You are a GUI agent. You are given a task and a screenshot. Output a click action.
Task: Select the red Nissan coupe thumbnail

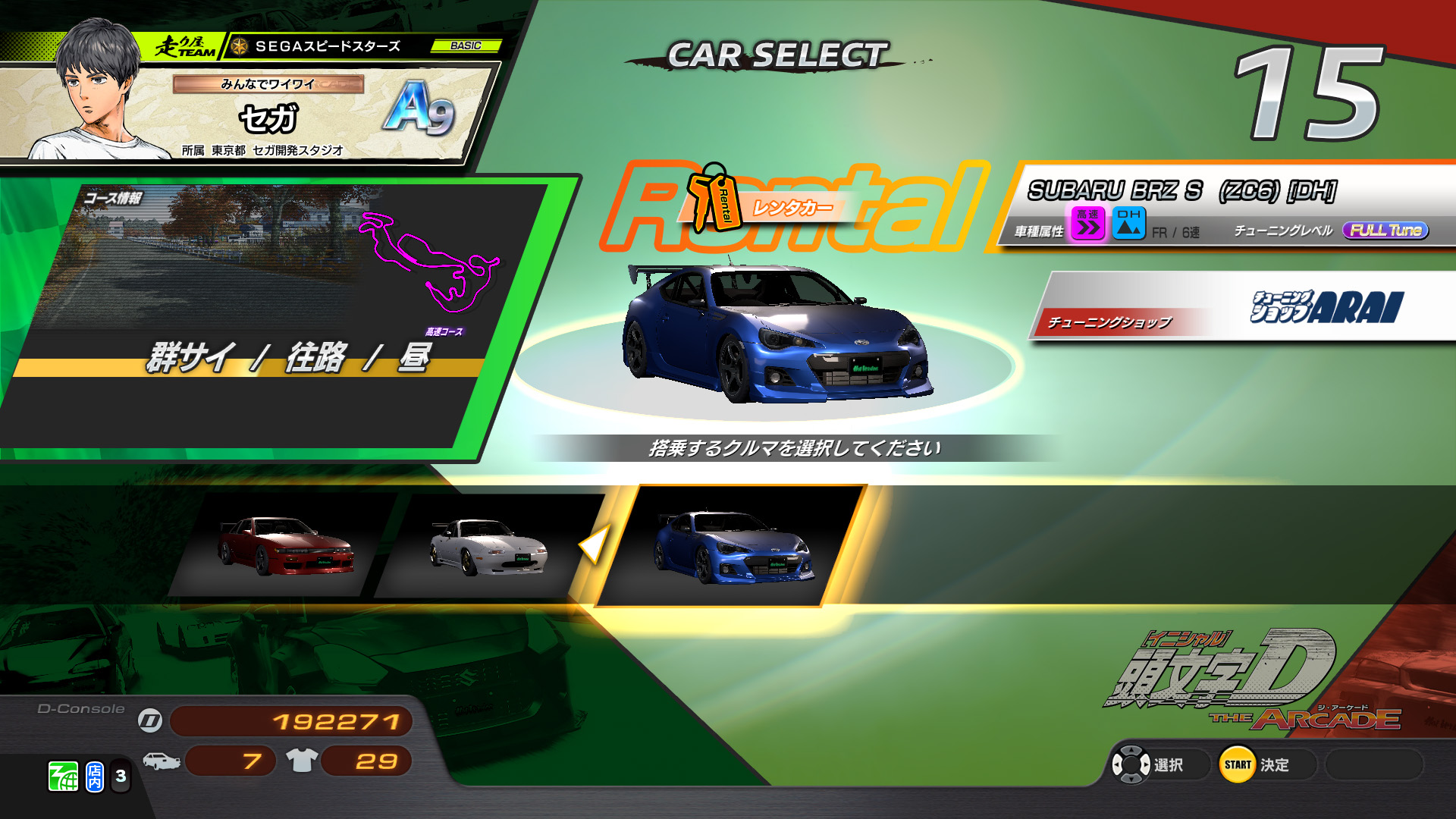click(x=286, y=546)
